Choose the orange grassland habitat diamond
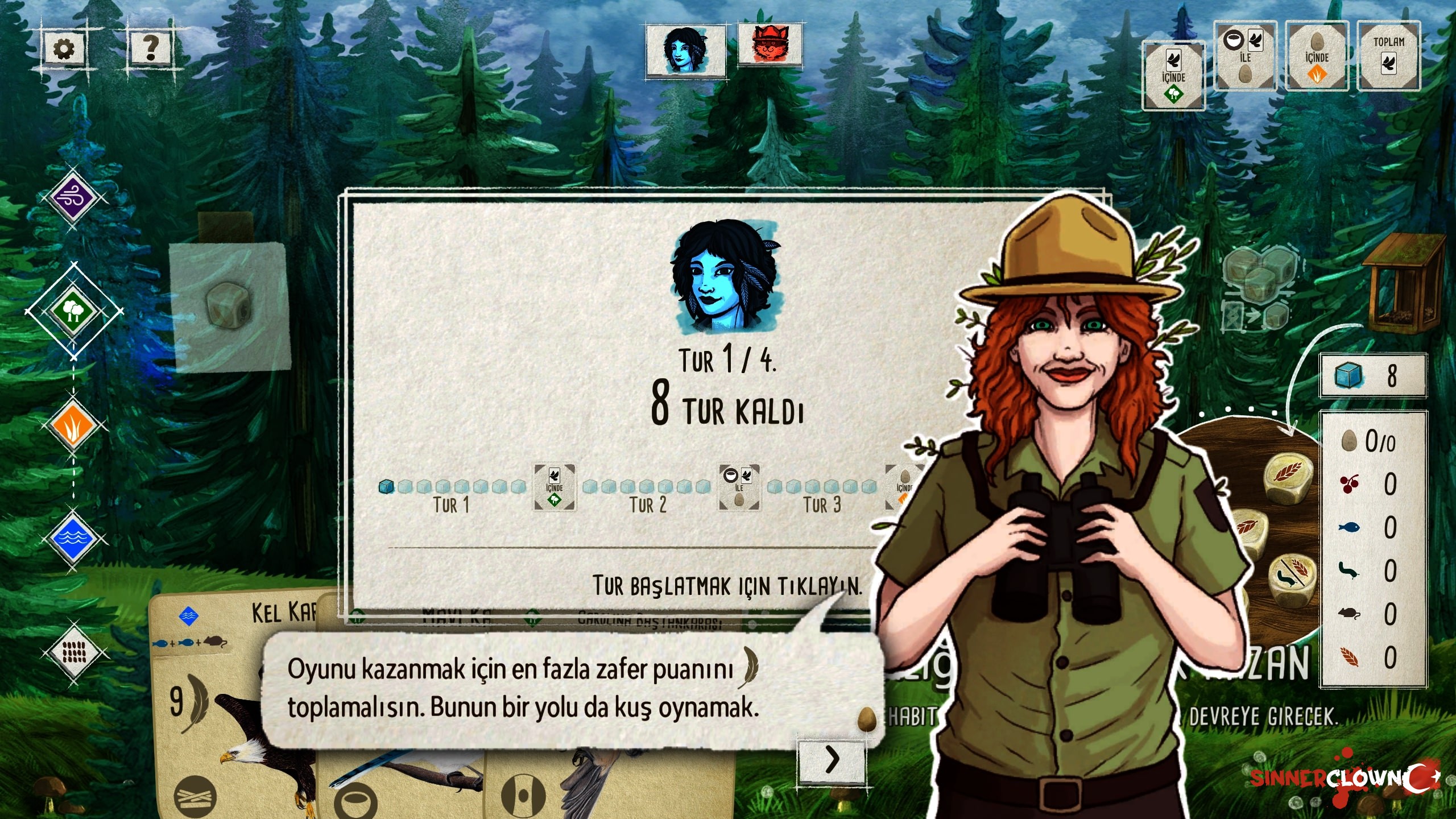1456x819 pixels. 73,425
